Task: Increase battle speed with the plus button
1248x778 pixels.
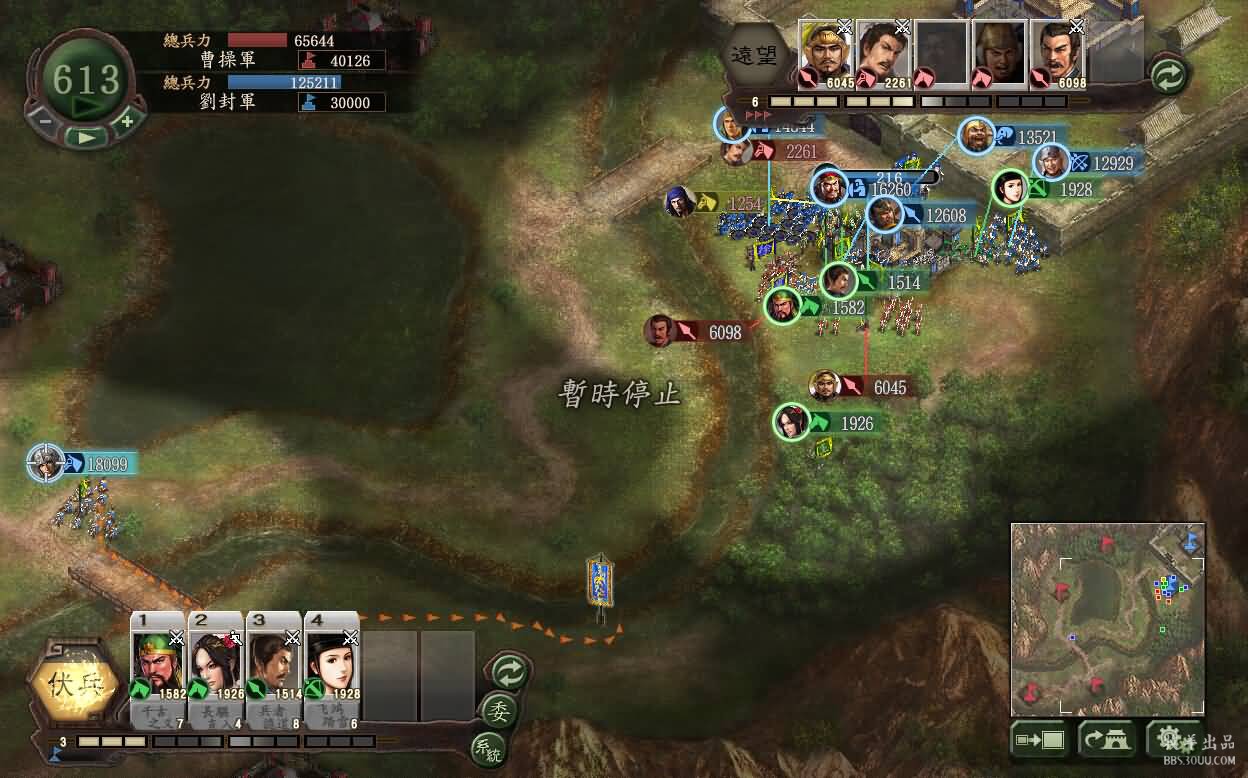Action: click(x=127, y=122)
